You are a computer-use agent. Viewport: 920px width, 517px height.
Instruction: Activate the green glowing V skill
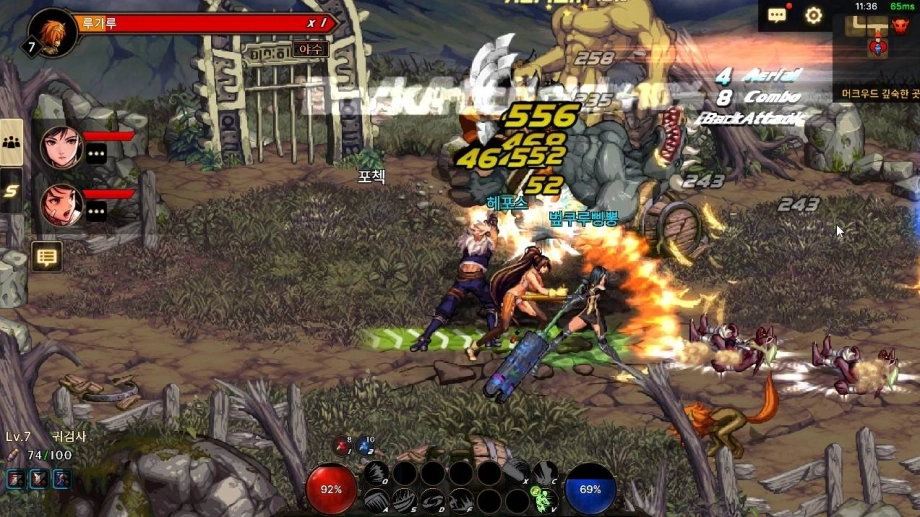pos(545,499)
